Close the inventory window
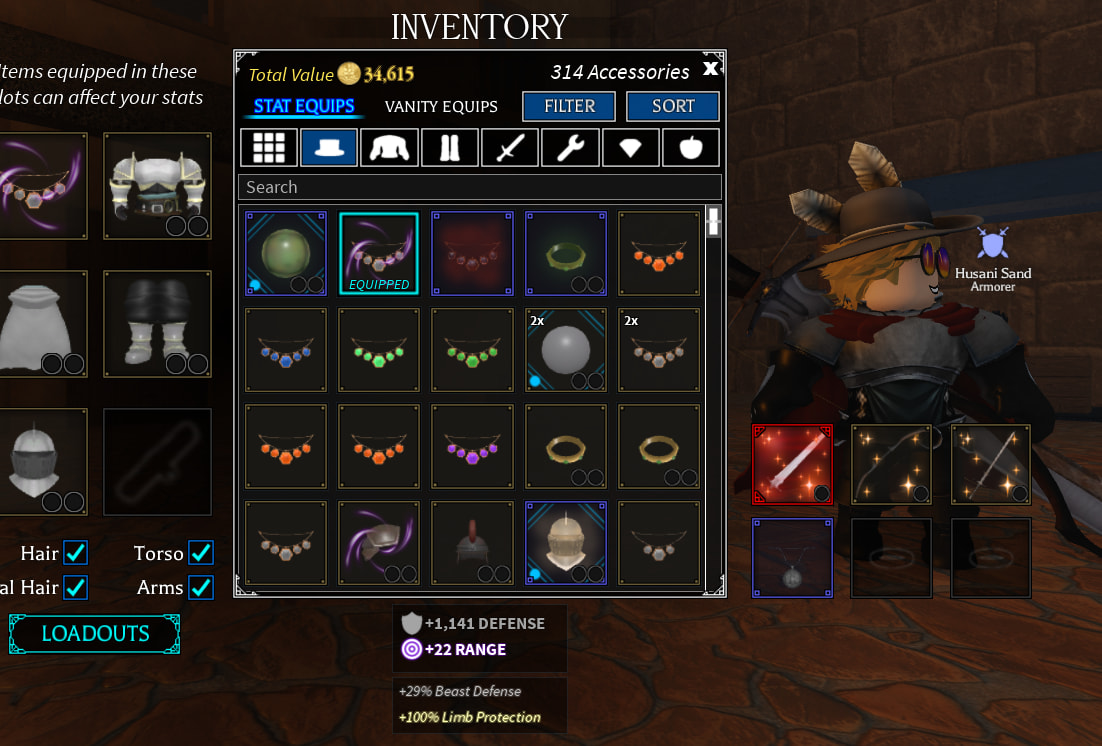The width and height of the screenshot is (1102, 746). tap(710, 68)
